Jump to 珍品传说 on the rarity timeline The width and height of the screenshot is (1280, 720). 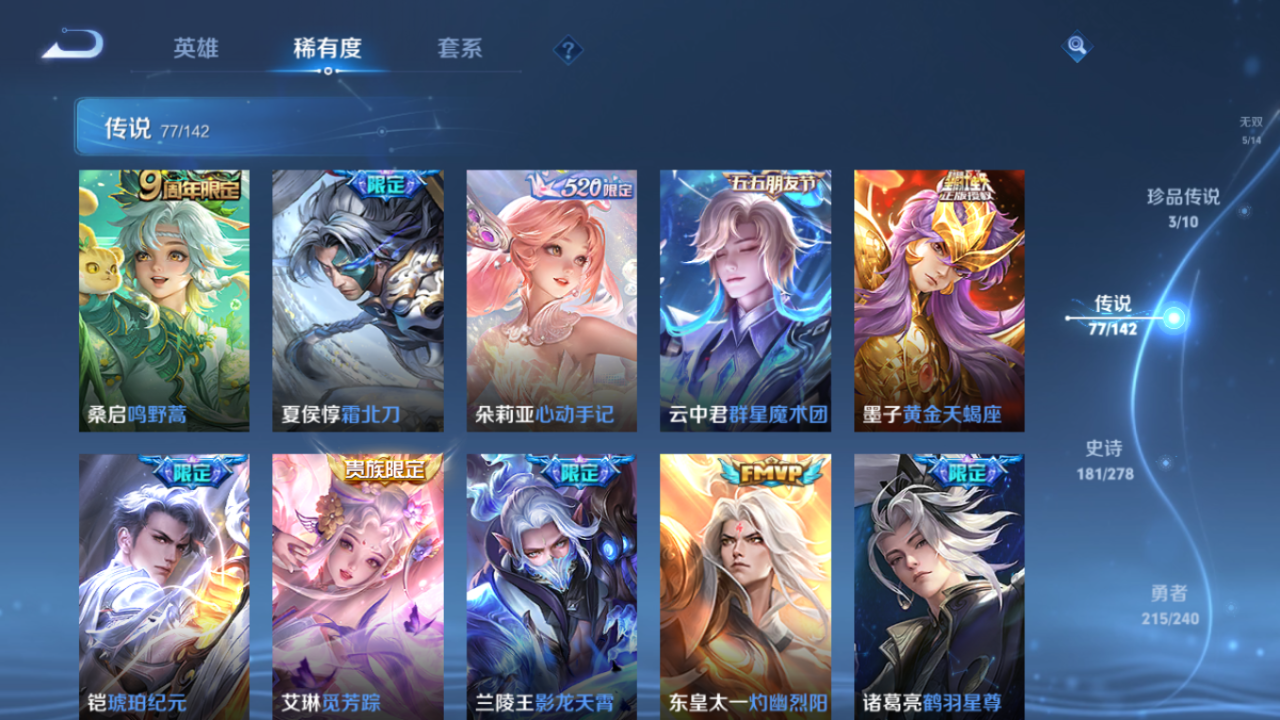1182,207
